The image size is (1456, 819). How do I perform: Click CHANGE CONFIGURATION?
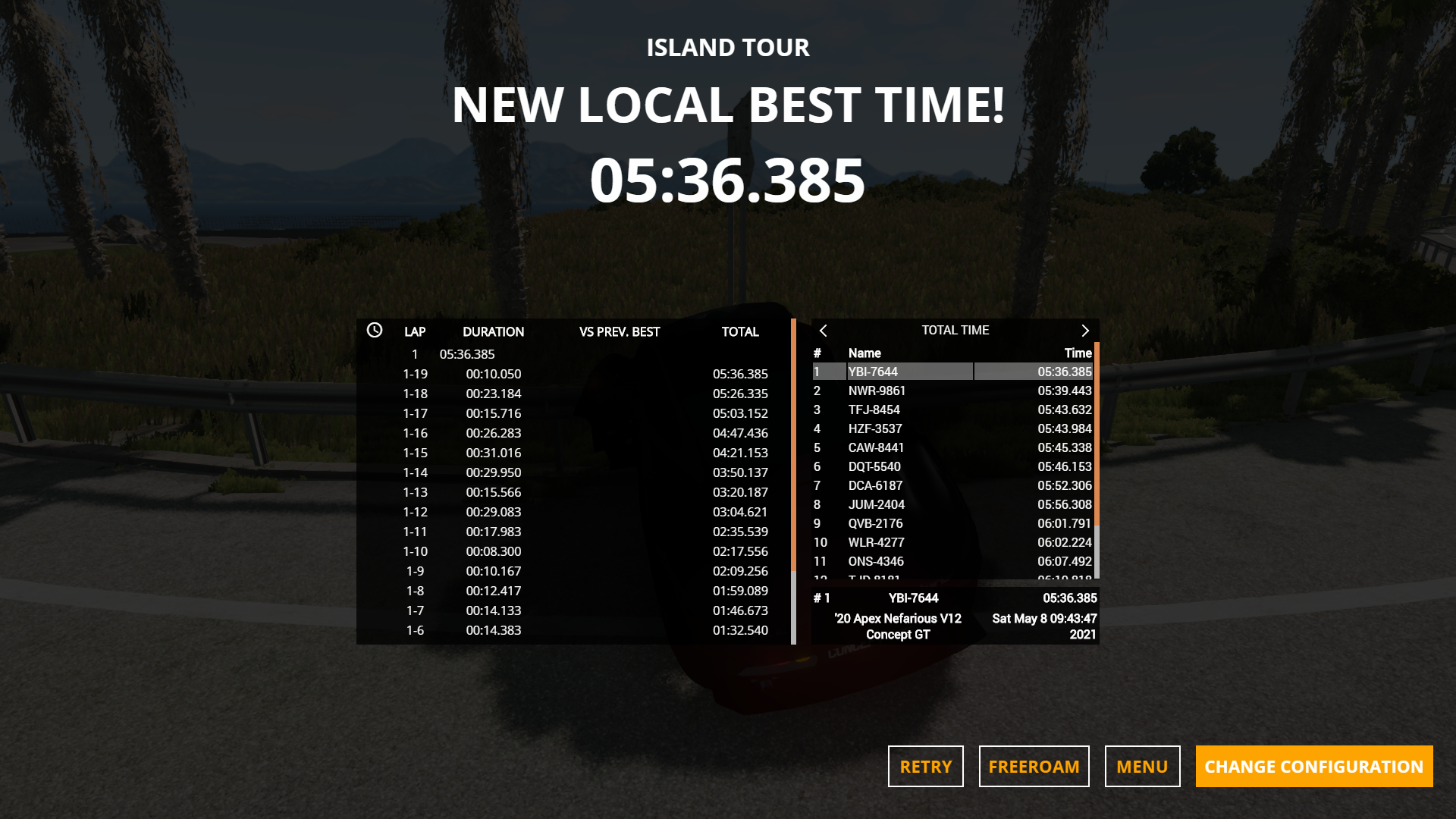[1313, 766]
